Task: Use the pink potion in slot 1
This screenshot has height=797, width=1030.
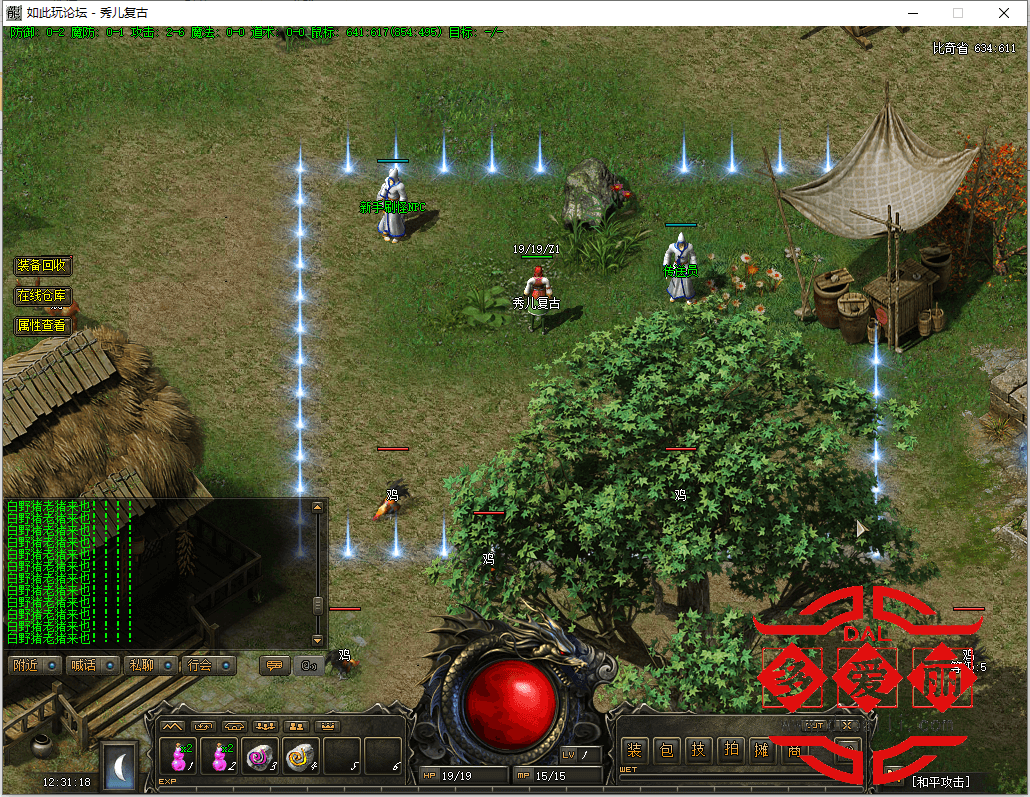Action: point(179,757)
